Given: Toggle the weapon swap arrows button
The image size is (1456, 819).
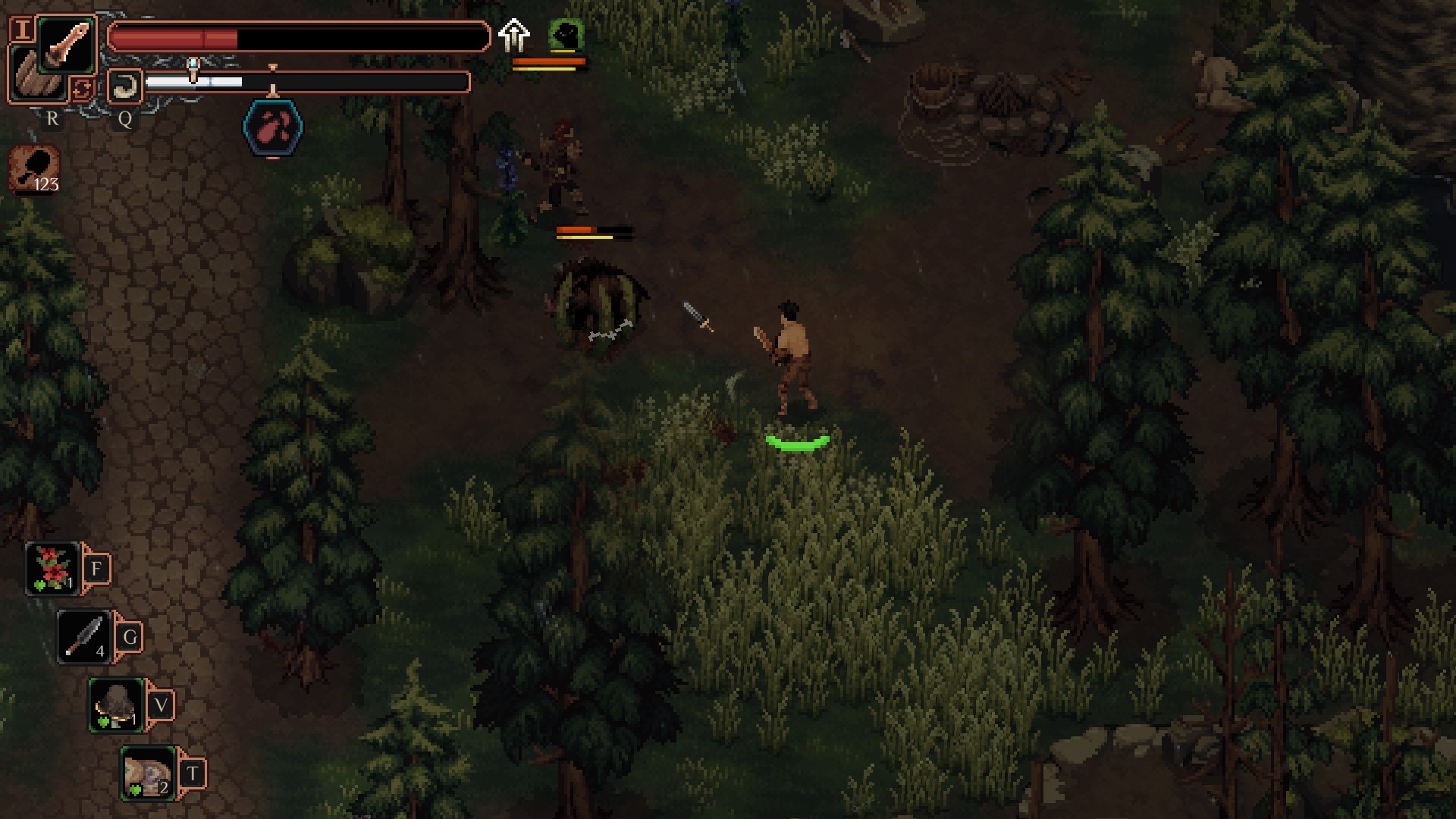Looking at the screenshot, I should pos(82,89).
